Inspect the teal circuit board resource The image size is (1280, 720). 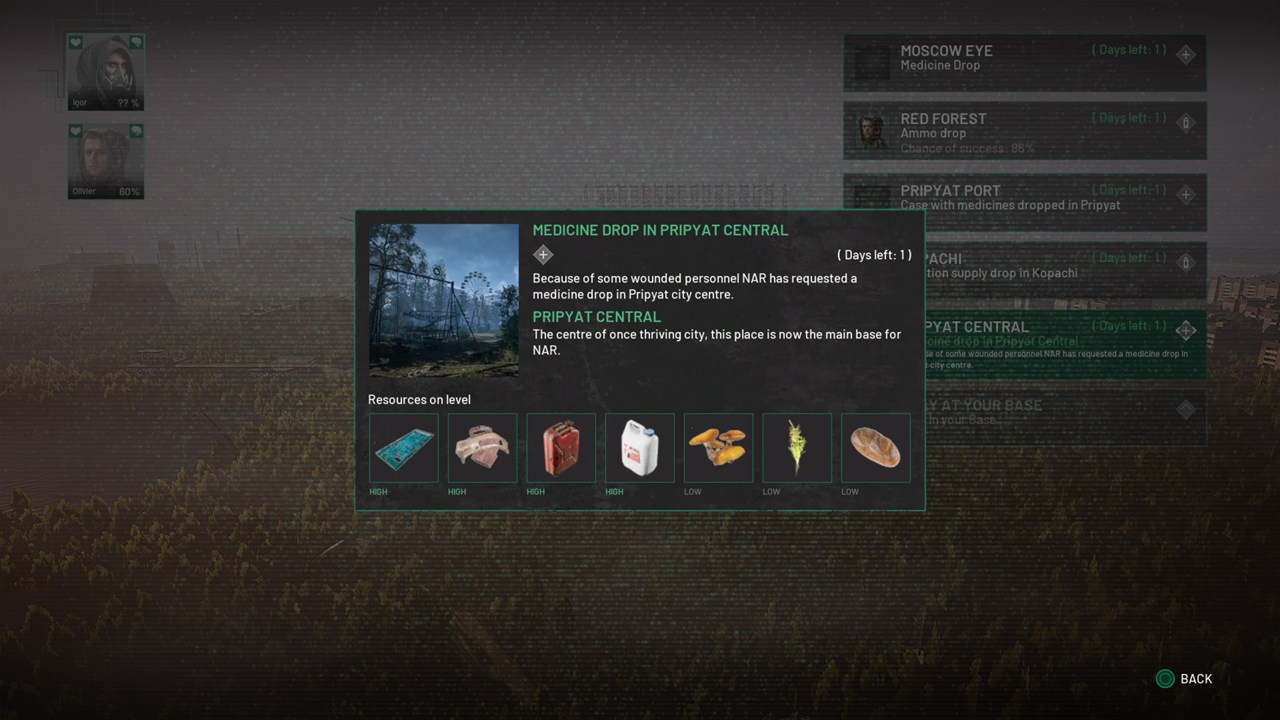(404, 448)
